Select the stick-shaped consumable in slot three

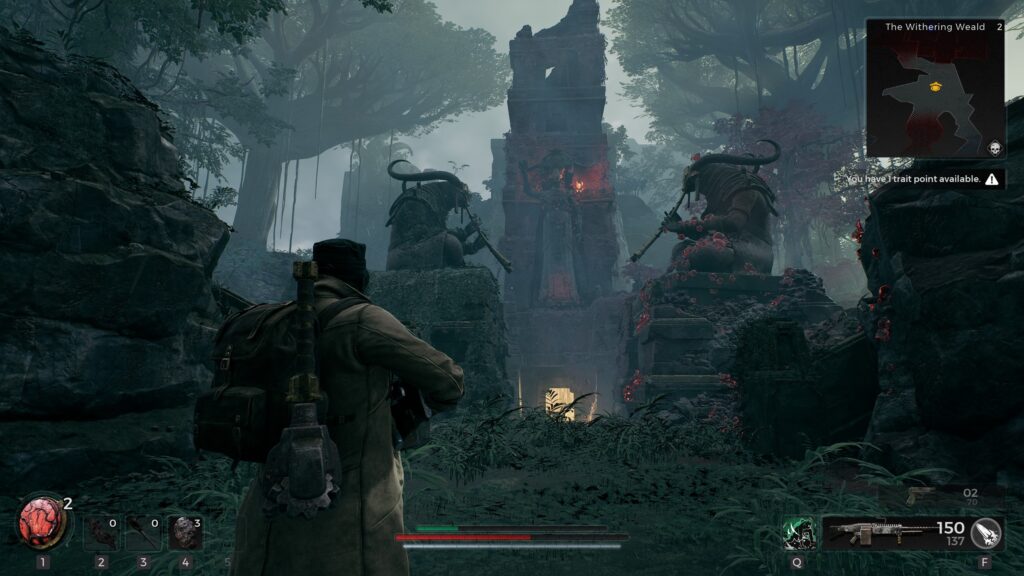(143, 533)
